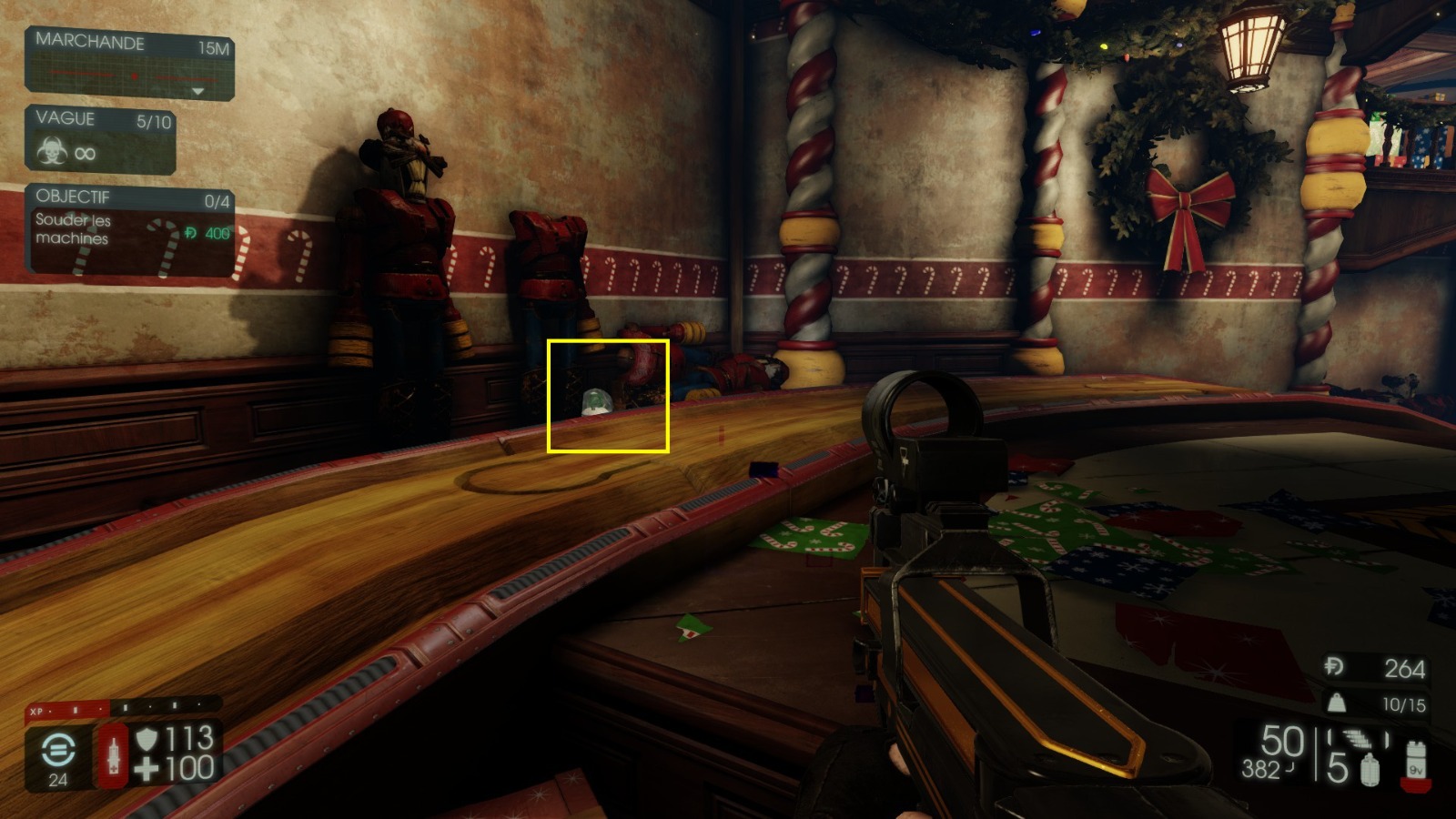Click the green Dosh icon beside 400 reward
1456x819 pixels.
[x=189, y=232]
